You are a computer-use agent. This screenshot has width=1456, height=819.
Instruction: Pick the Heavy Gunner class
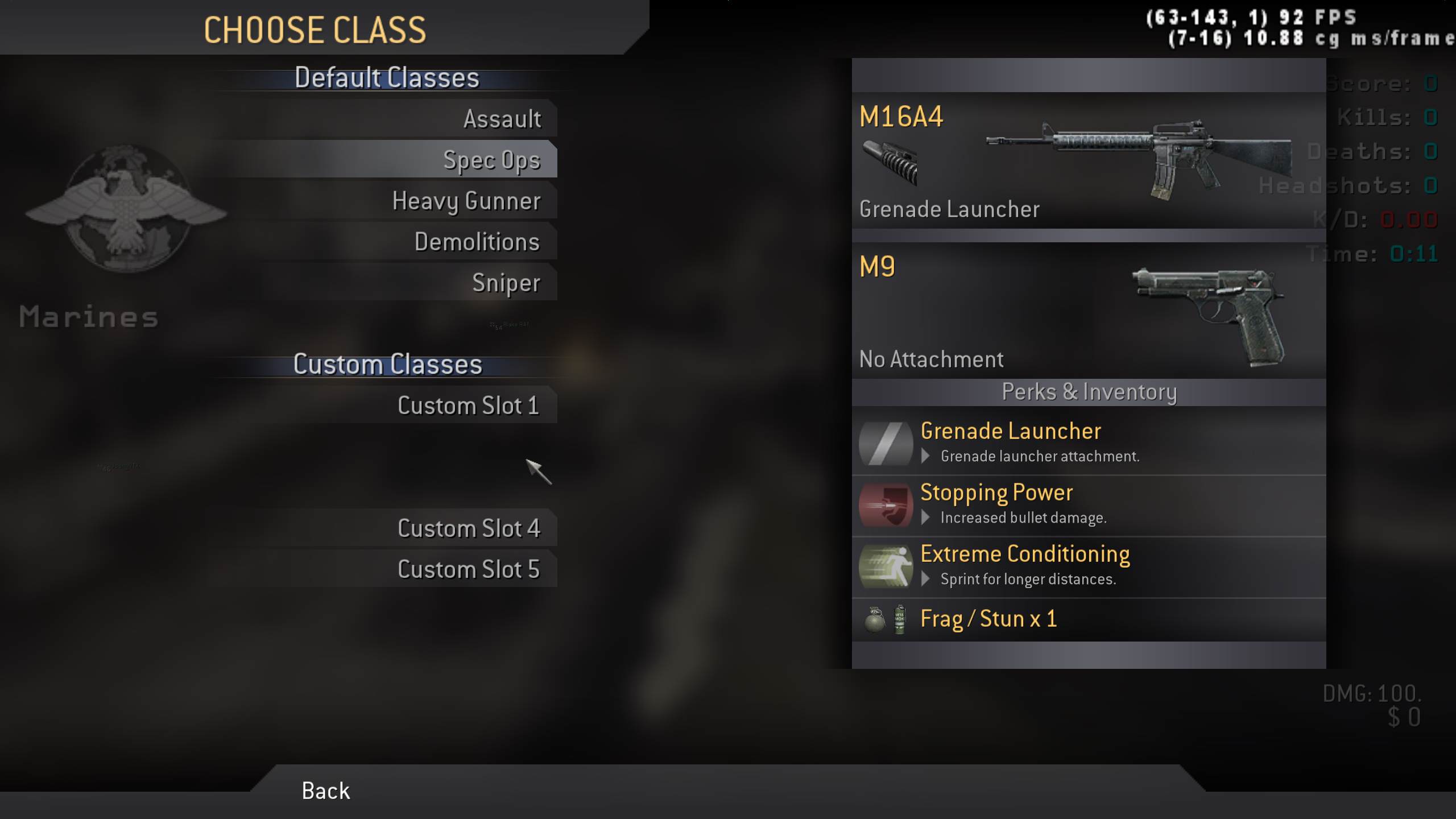[466, 201]
